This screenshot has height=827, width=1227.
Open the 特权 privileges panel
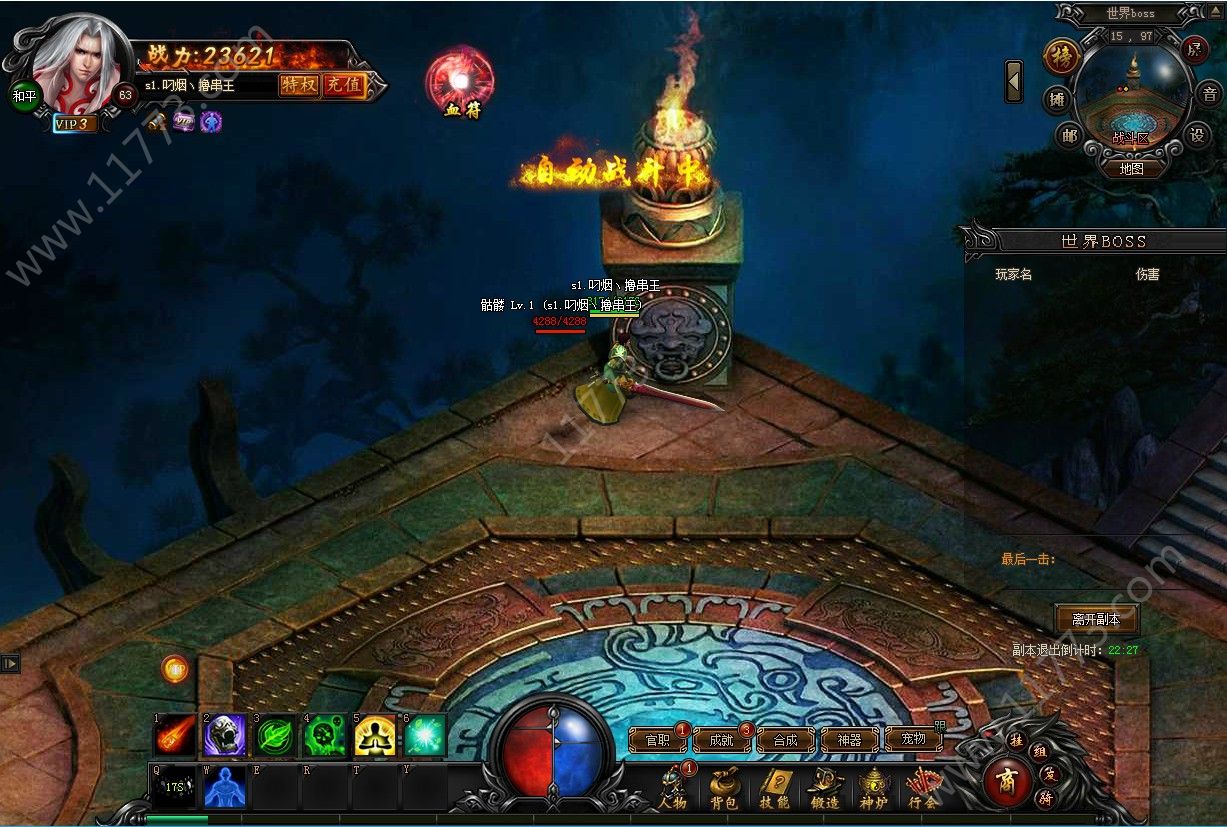[298, 85]
